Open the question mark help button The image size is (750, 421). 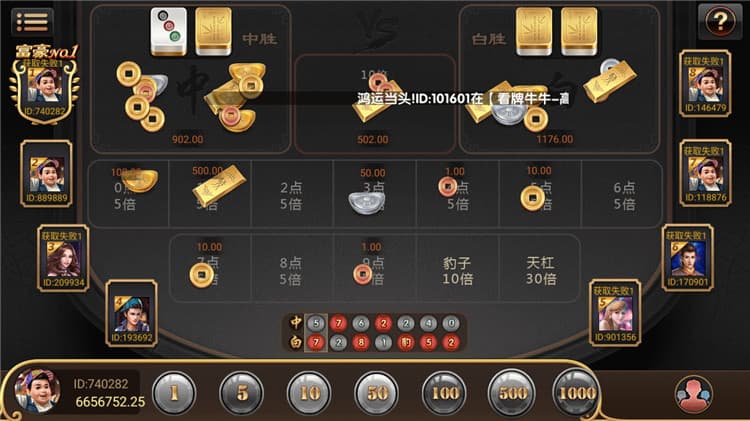click(x=716, y=20)
